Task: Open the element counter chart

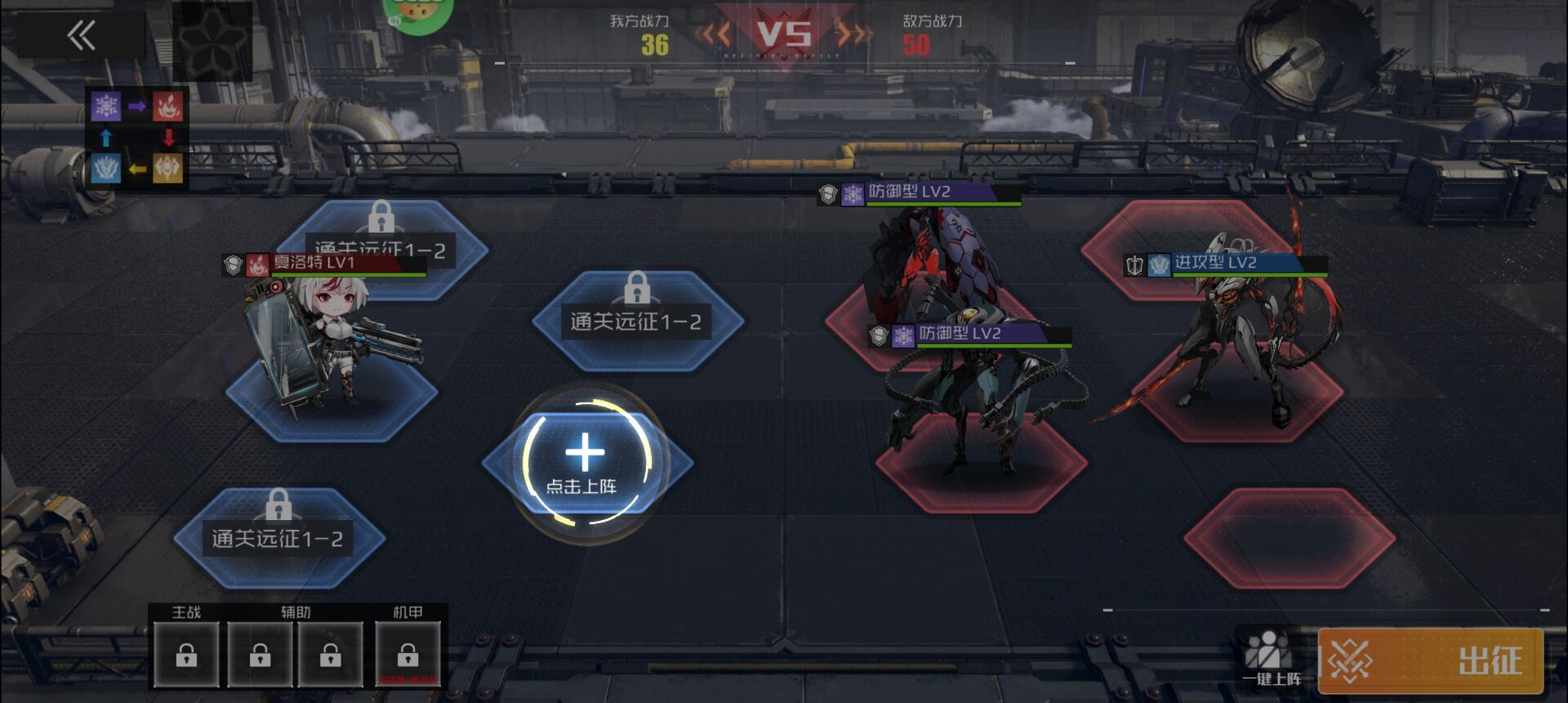Action: coord(136,137)
